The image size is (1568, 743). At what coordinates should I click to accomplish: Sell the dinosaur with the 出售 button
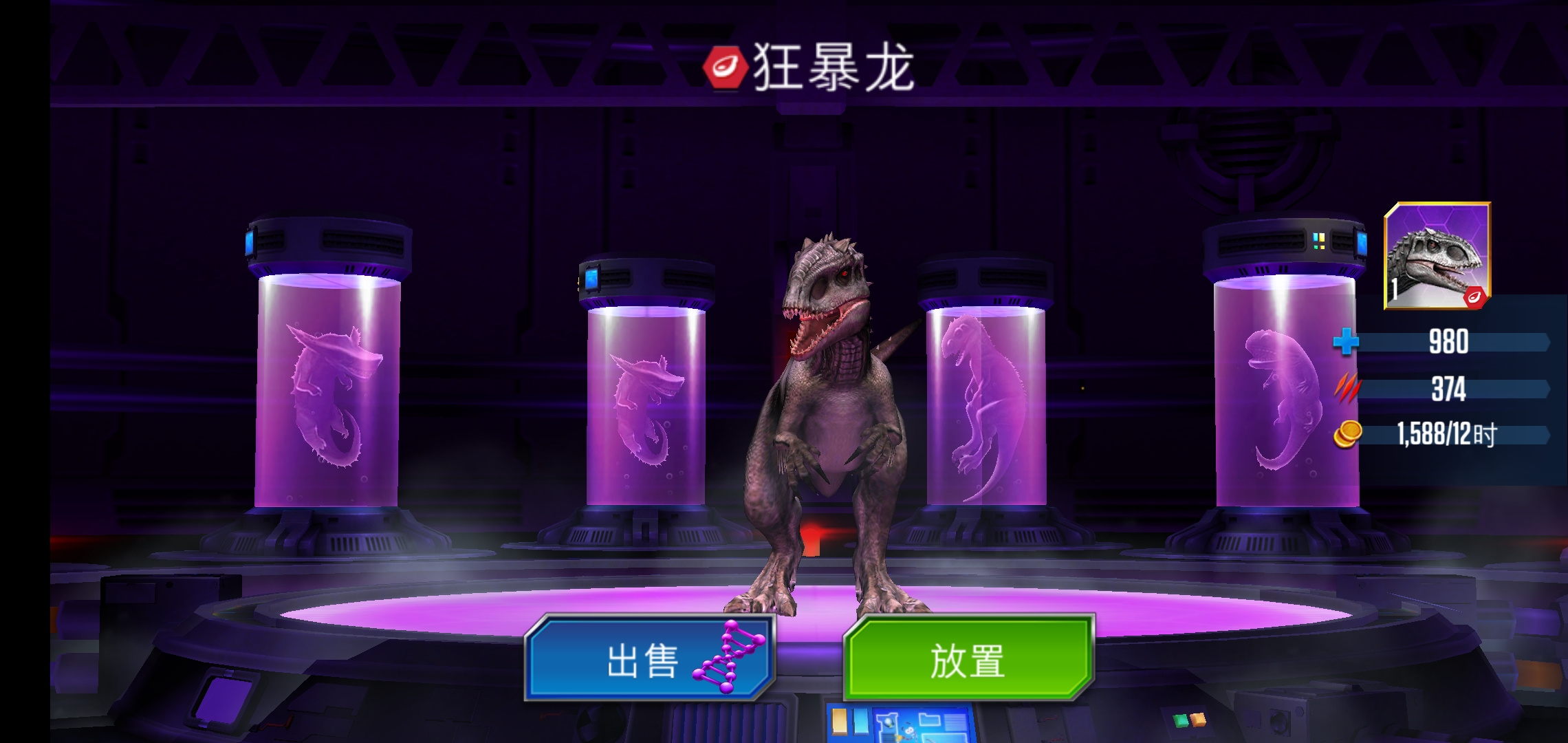650,658
